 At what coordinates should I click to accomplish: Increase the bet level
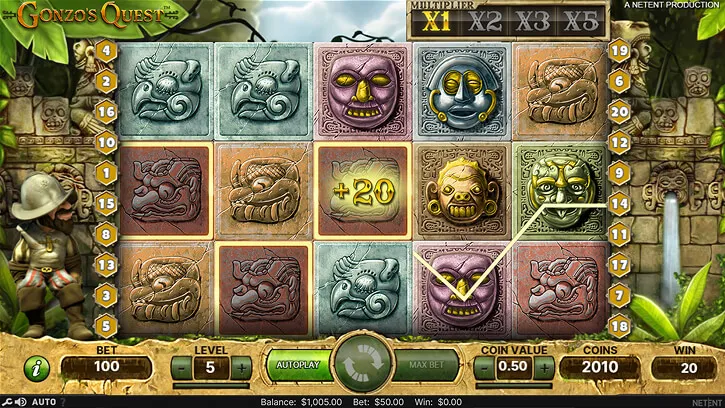coord(241,367)
